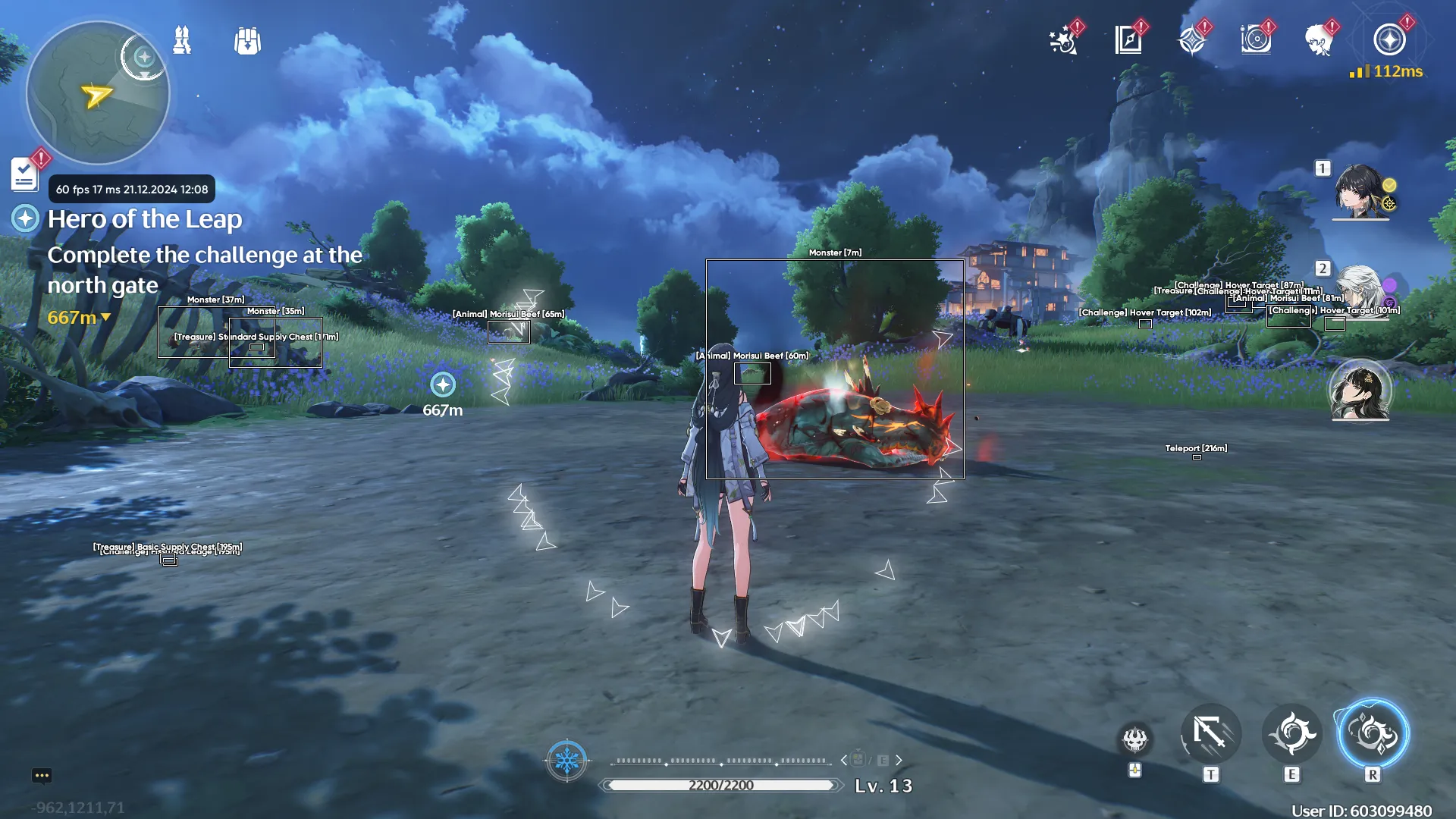Image resolution: width=1456 pixels, height=819 pixels.
Task: Use the grapple hook utility skill
Action: point(1210,734)
